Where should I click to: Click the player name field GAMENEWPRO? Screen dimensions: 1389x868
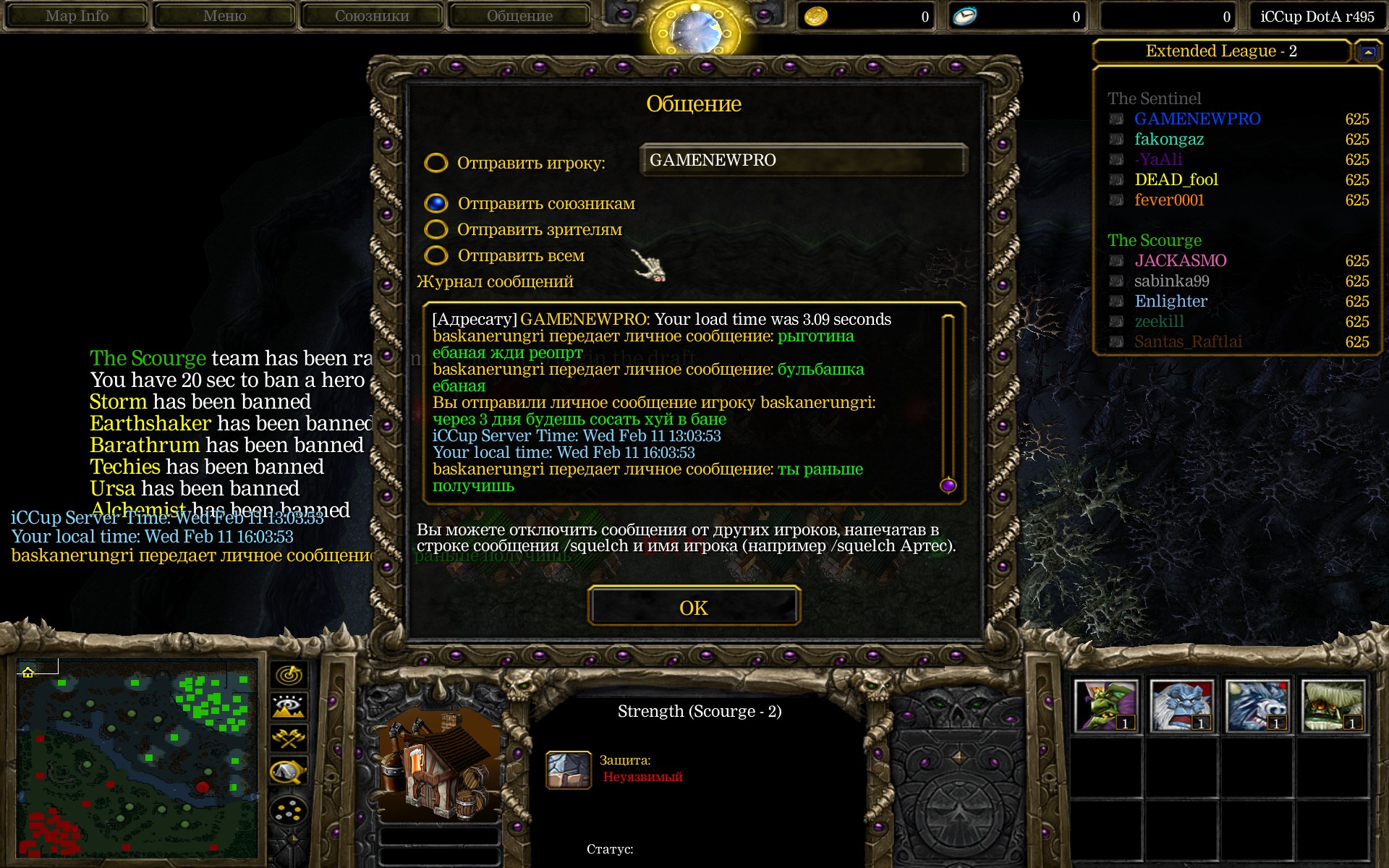click(x=803, y=160)
